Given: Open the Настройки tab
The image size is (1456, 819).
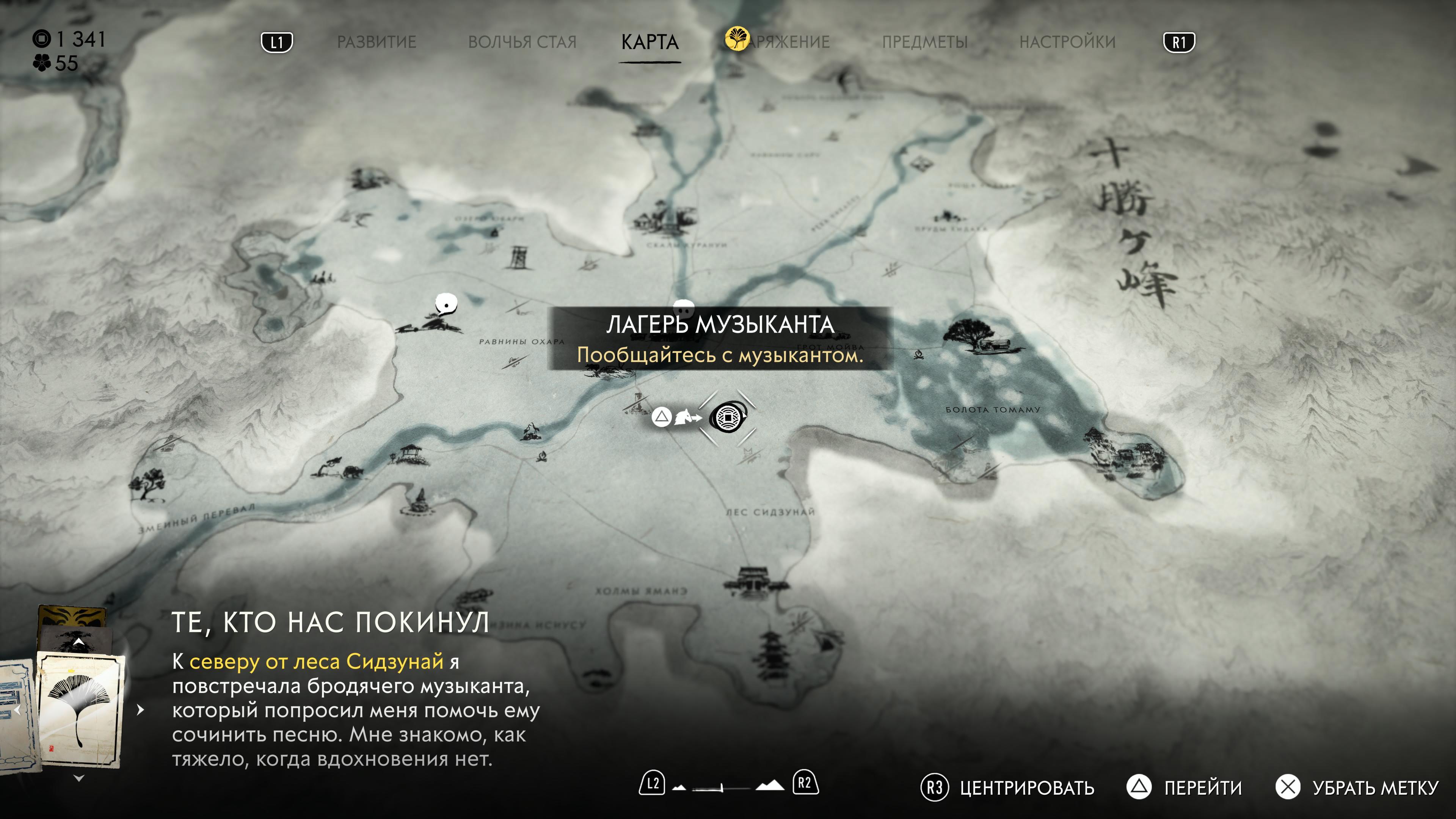Looking at the screenshot, I should click(x=1067, y=42).
